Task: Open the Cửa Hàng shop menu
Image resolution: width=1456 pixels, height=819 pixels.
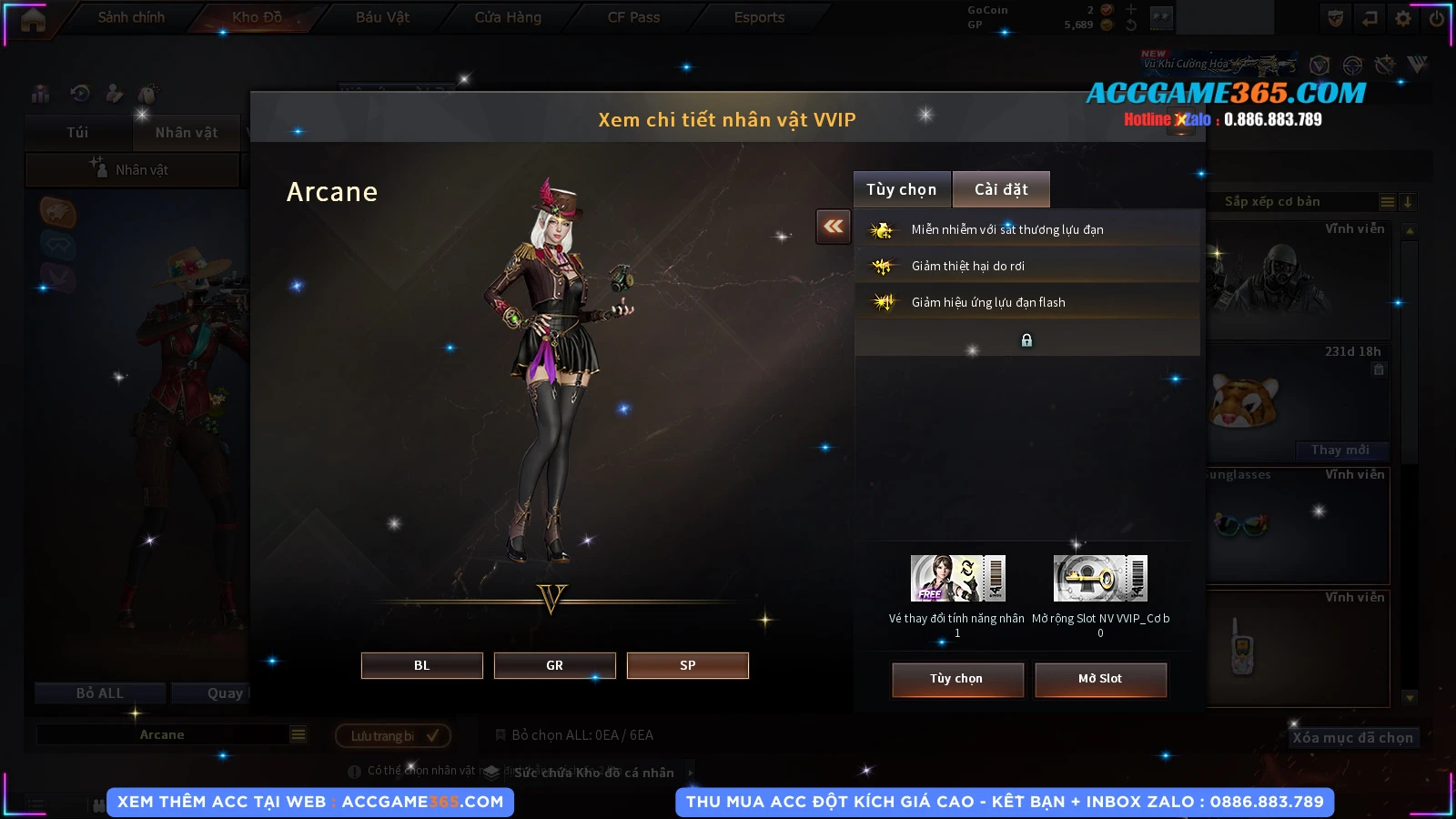Action: point(508,17)
